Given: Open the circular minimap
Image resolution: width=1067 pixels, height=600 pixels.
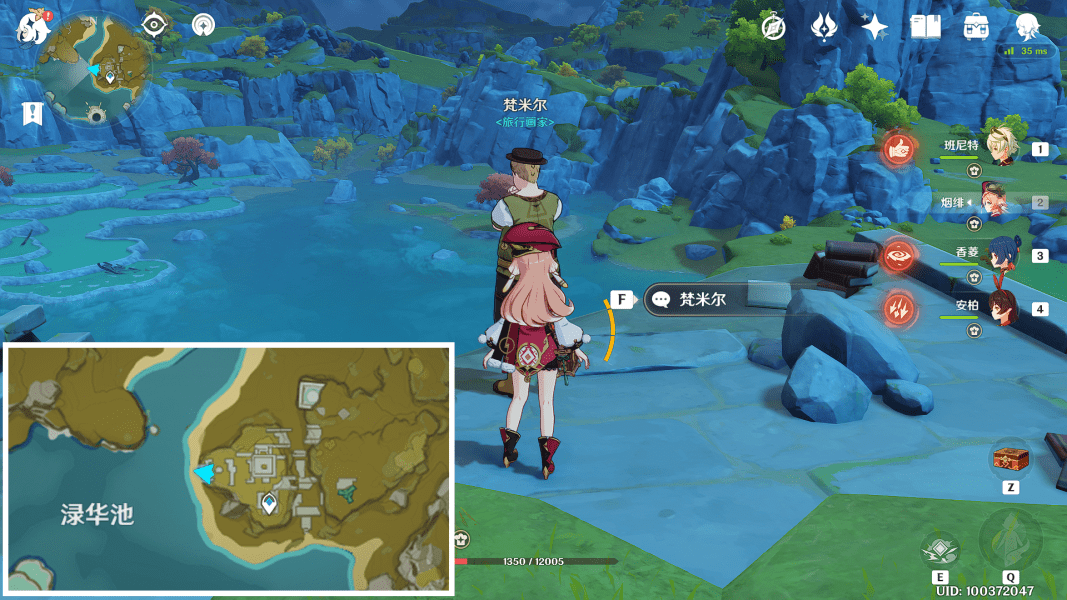Looking at the screenshot, I should (x=95, y=68).
